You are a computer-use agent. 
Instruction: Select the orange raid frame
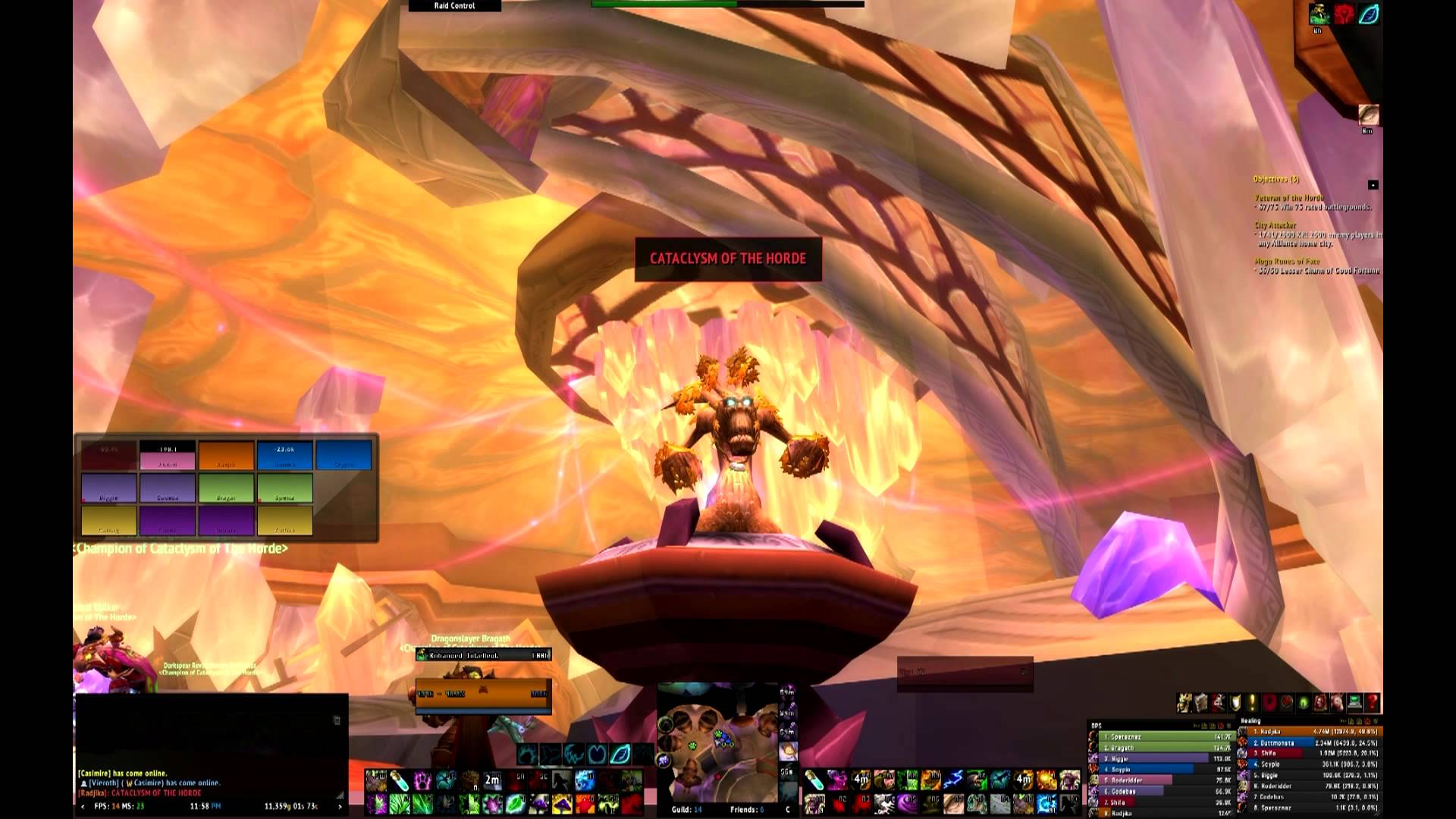point(227,456)
